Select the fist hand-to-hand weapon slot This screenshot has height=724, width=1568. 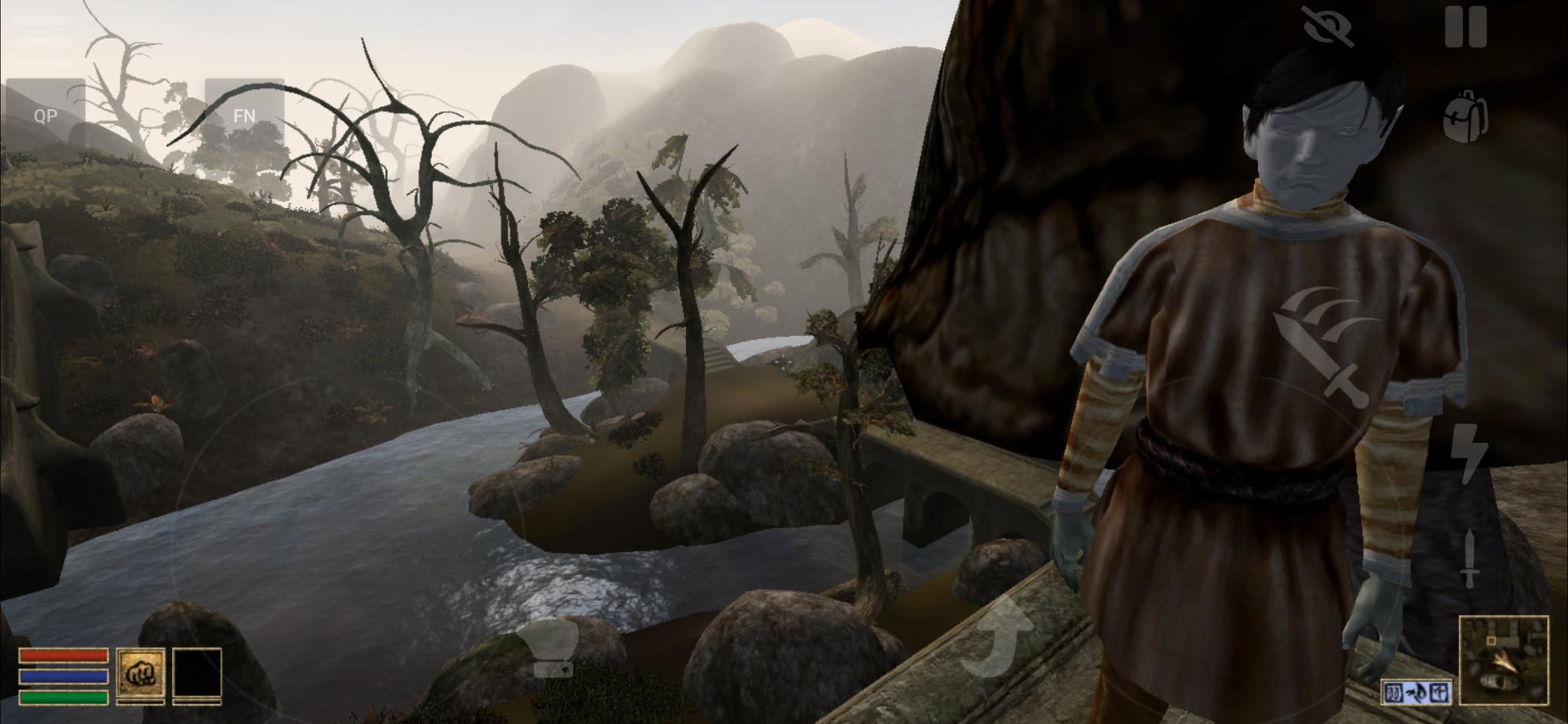pos(140,675)
